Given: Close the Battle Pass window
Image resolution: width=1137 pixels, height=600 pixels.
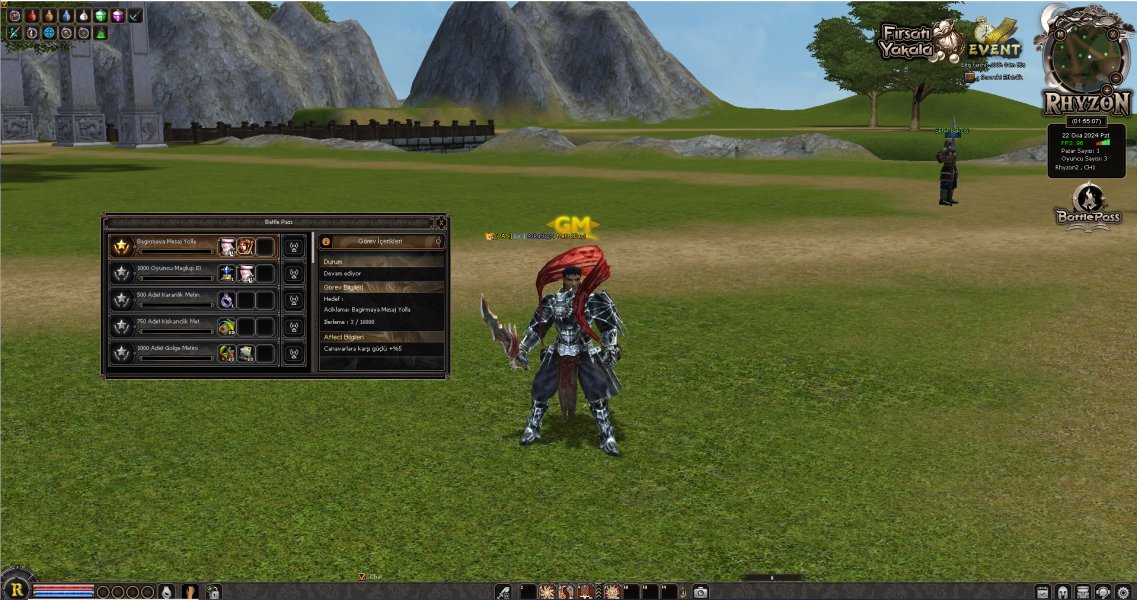Looking at the screenshot, I should (x=442, y=221).
